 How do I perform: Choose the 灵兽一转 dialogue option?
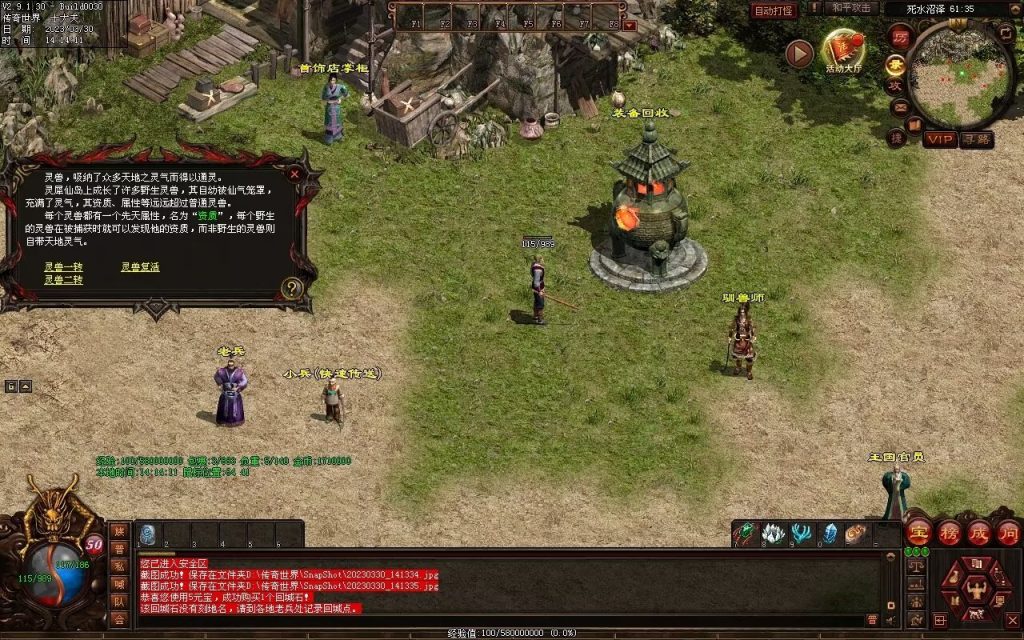click(63, 267)
